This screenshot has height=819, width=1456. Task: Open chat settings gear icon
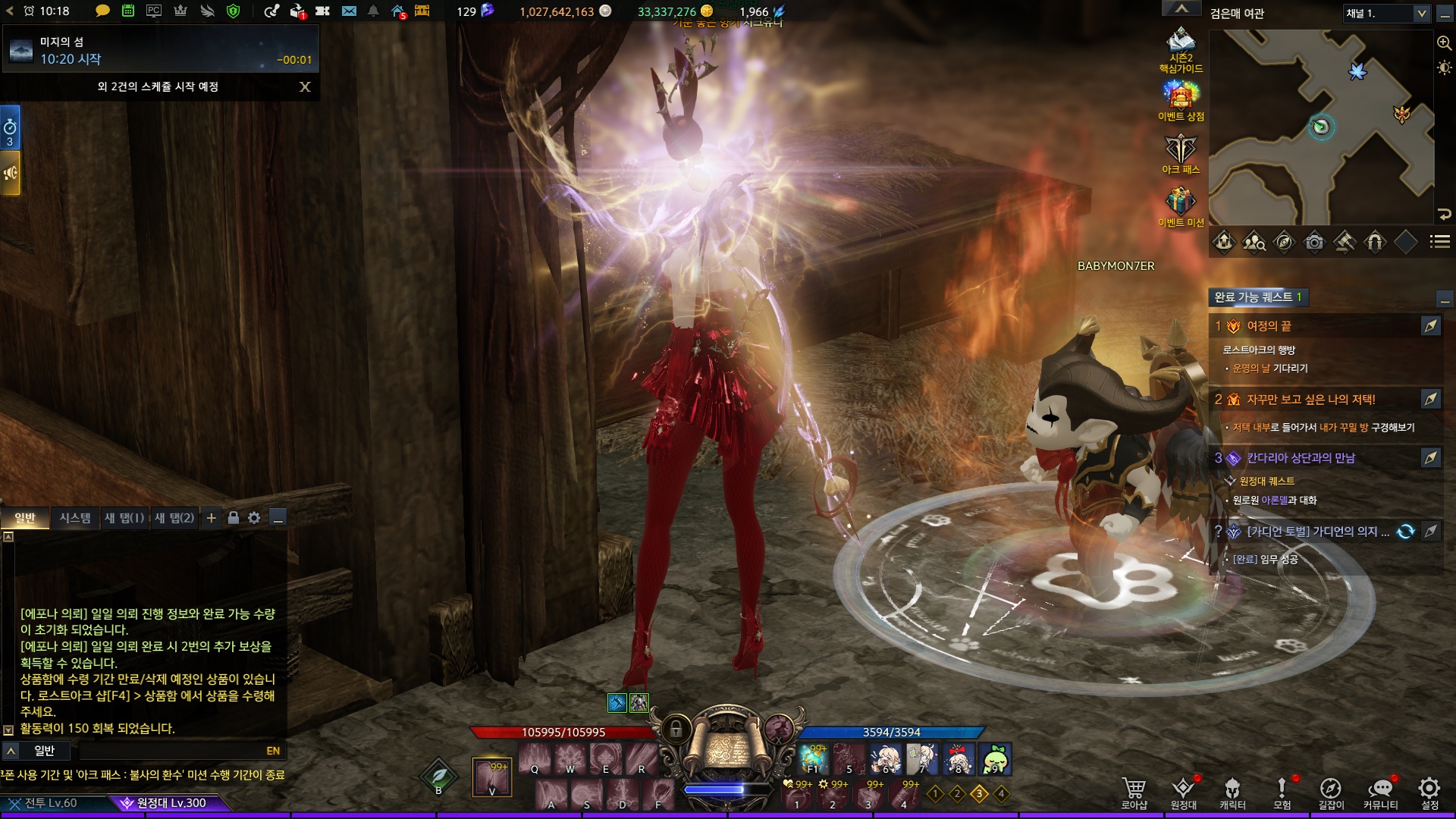pyautogui.click(x=254, y=518)
